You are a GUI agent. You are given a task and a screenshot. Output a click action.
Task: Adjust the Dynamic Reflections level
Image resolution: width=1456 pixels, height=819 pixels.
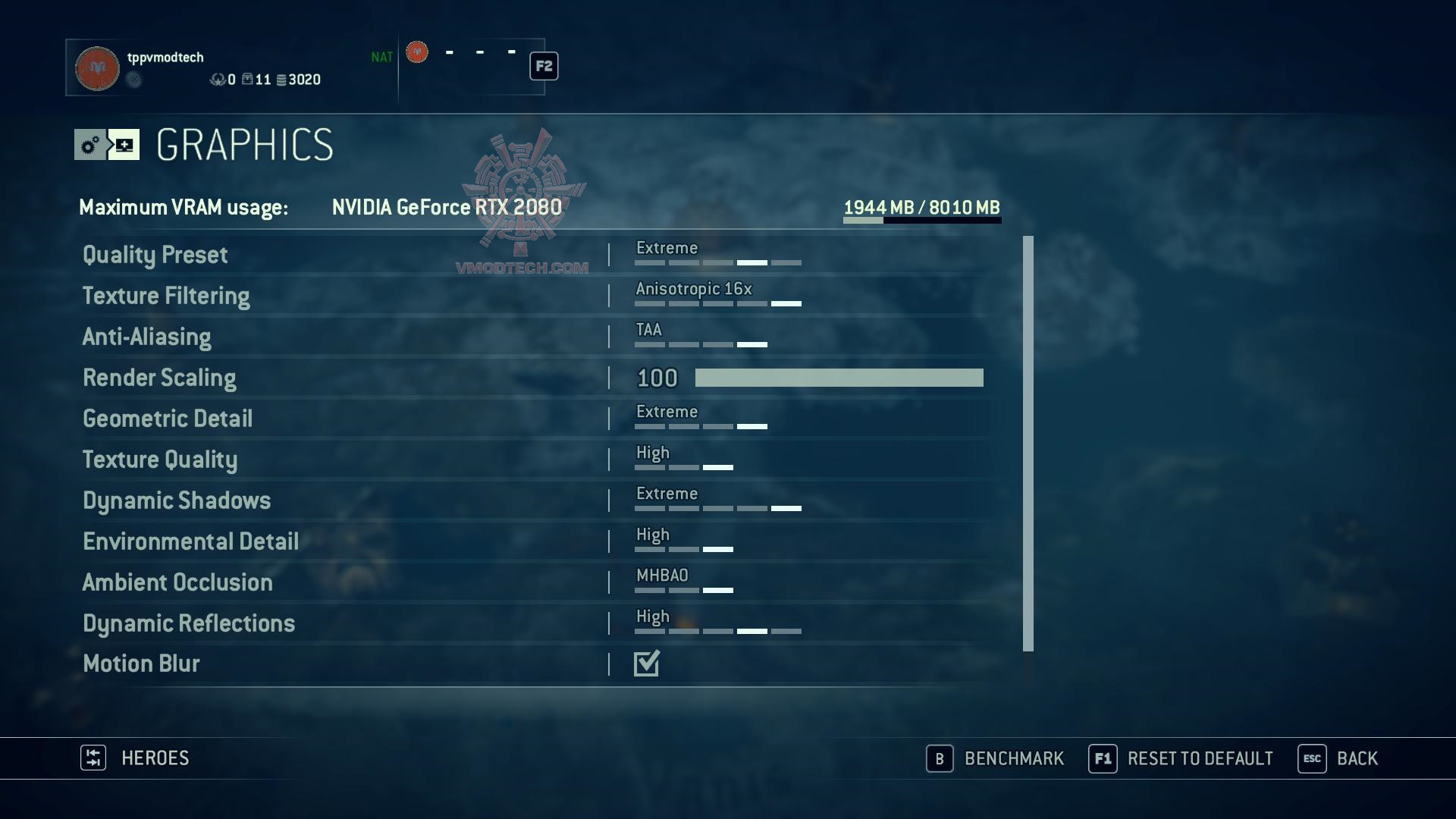point(717,623)
